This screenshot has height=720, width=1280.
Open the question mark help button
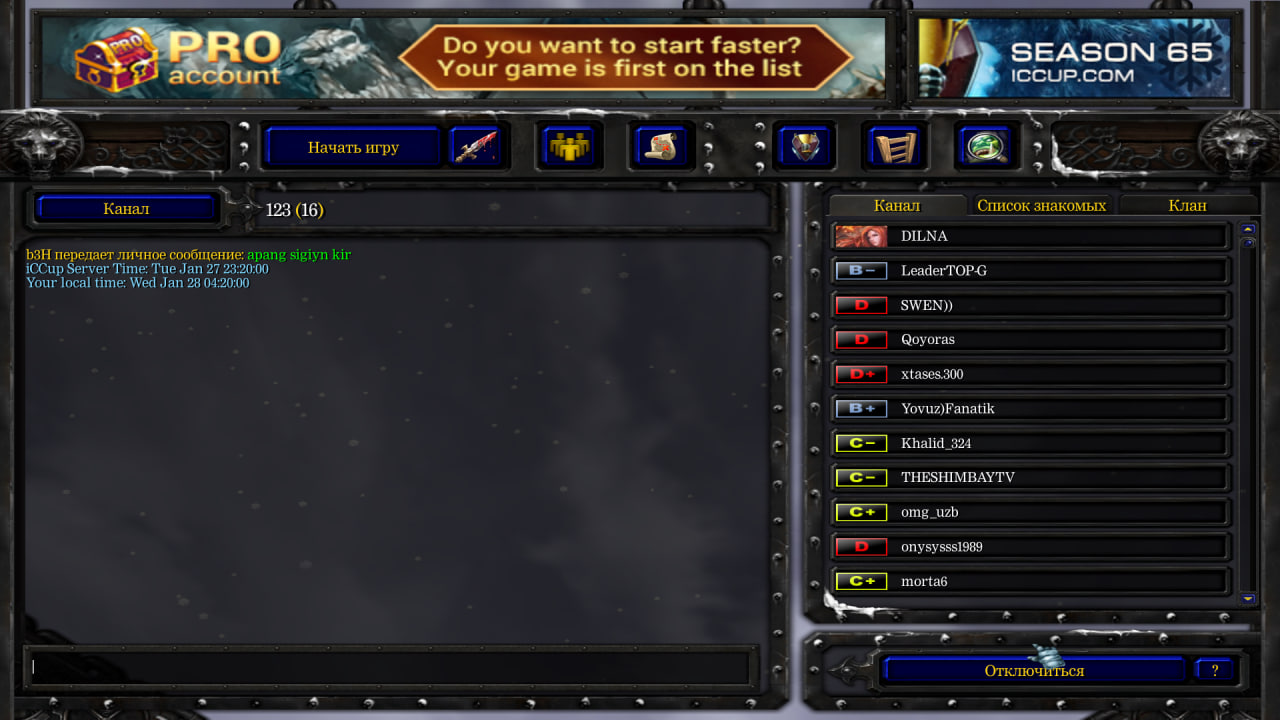(1214, 671)
